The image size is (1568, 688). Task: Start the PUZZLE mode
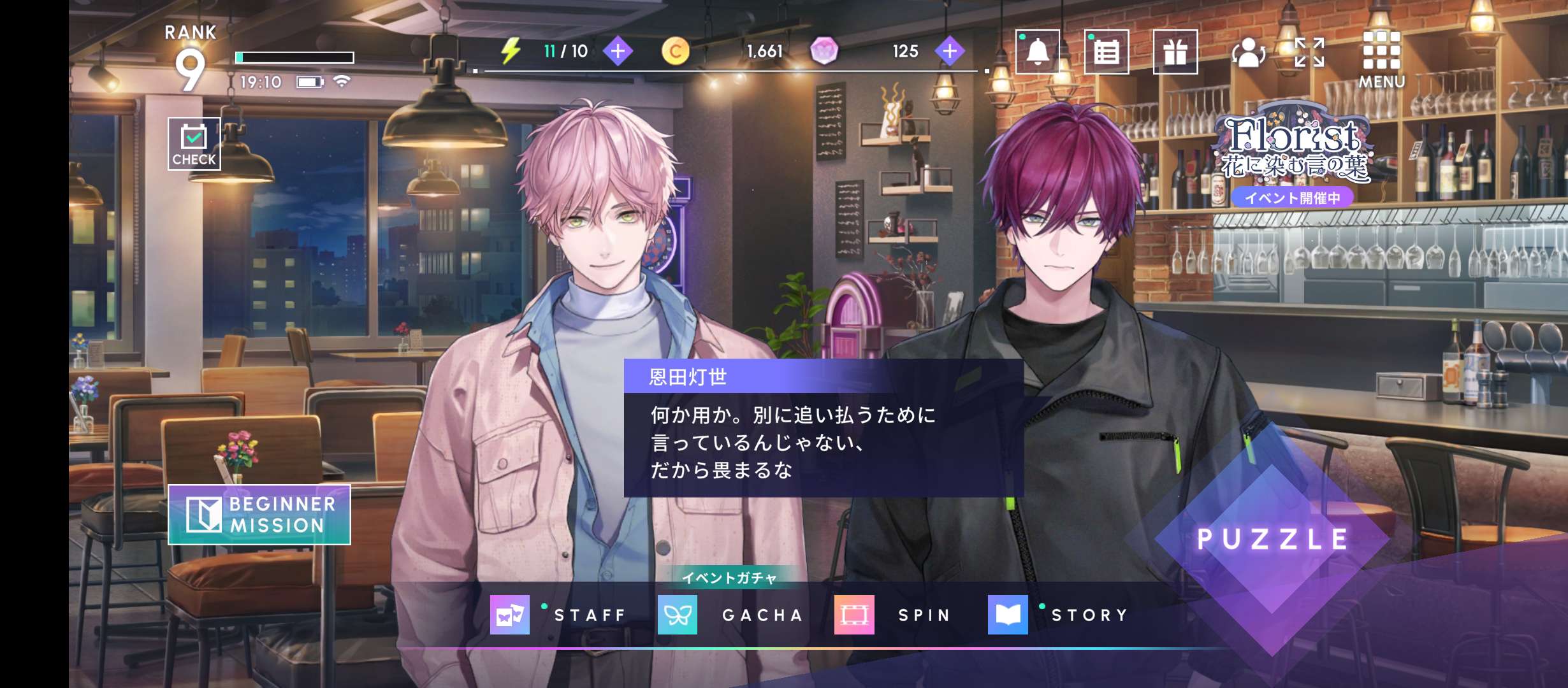pos(1272,540)
